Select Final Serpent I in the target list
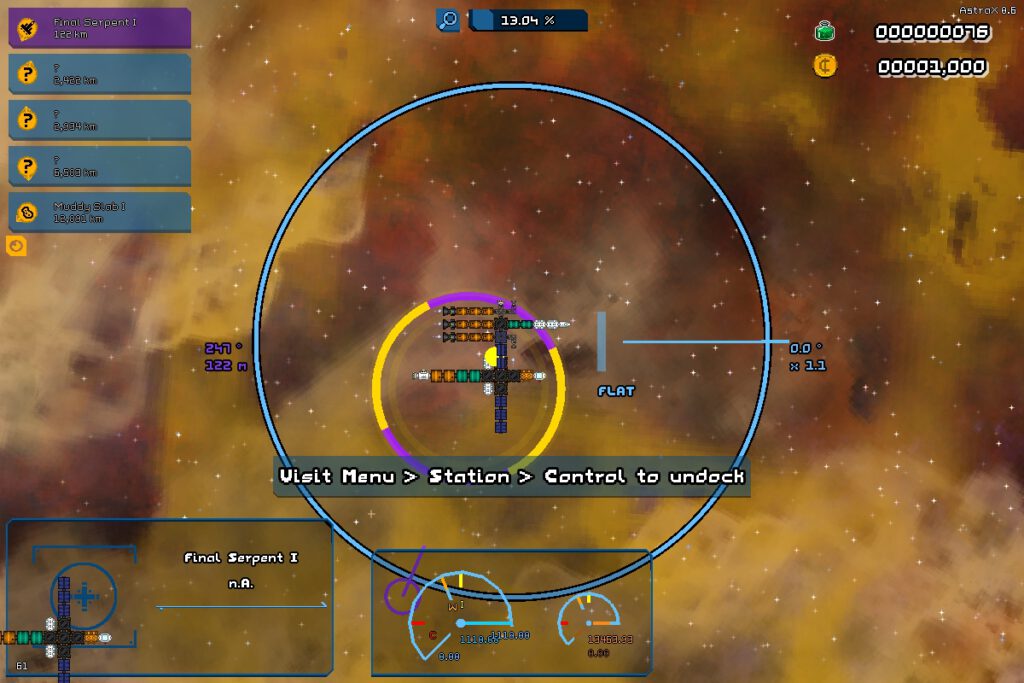Screen dimensions: 1024x683 [x=100, y=27]
